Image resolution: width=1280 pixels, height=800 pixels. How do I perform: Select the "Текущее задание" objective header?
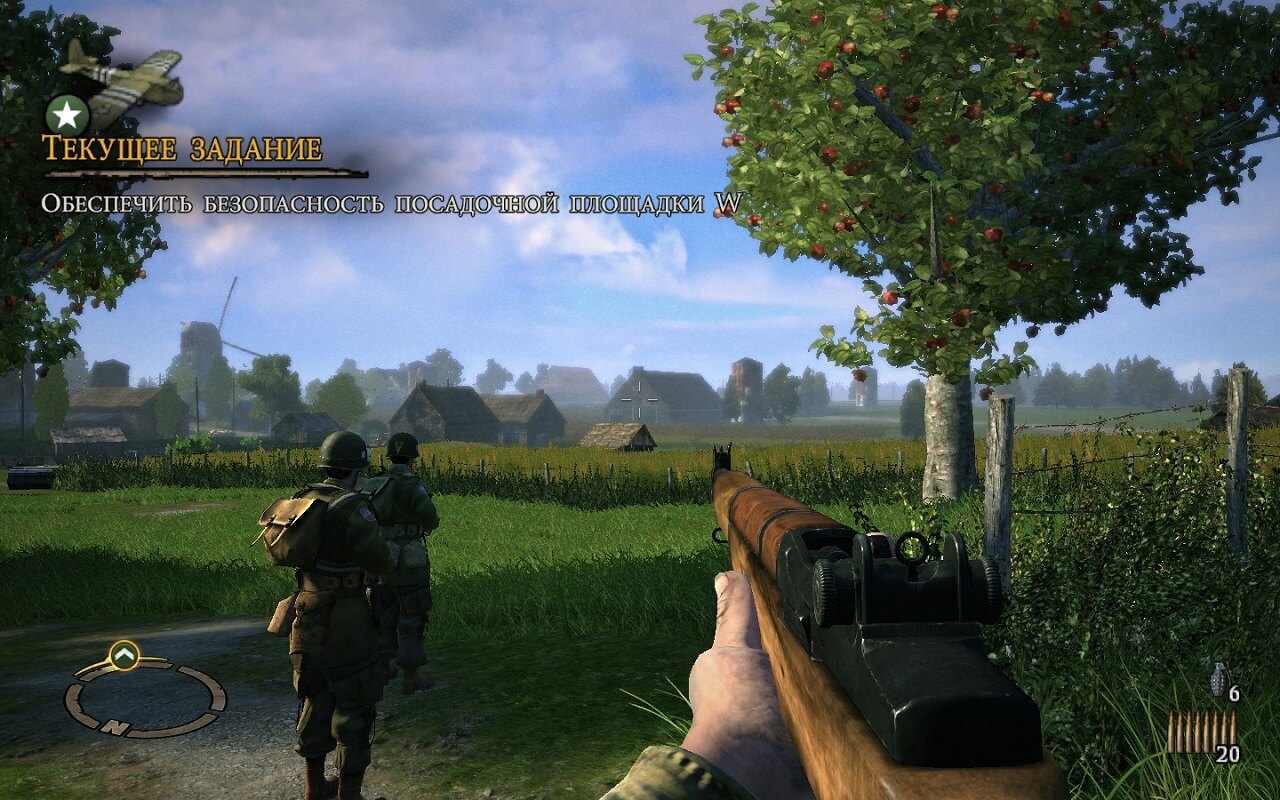click(182, 149)
